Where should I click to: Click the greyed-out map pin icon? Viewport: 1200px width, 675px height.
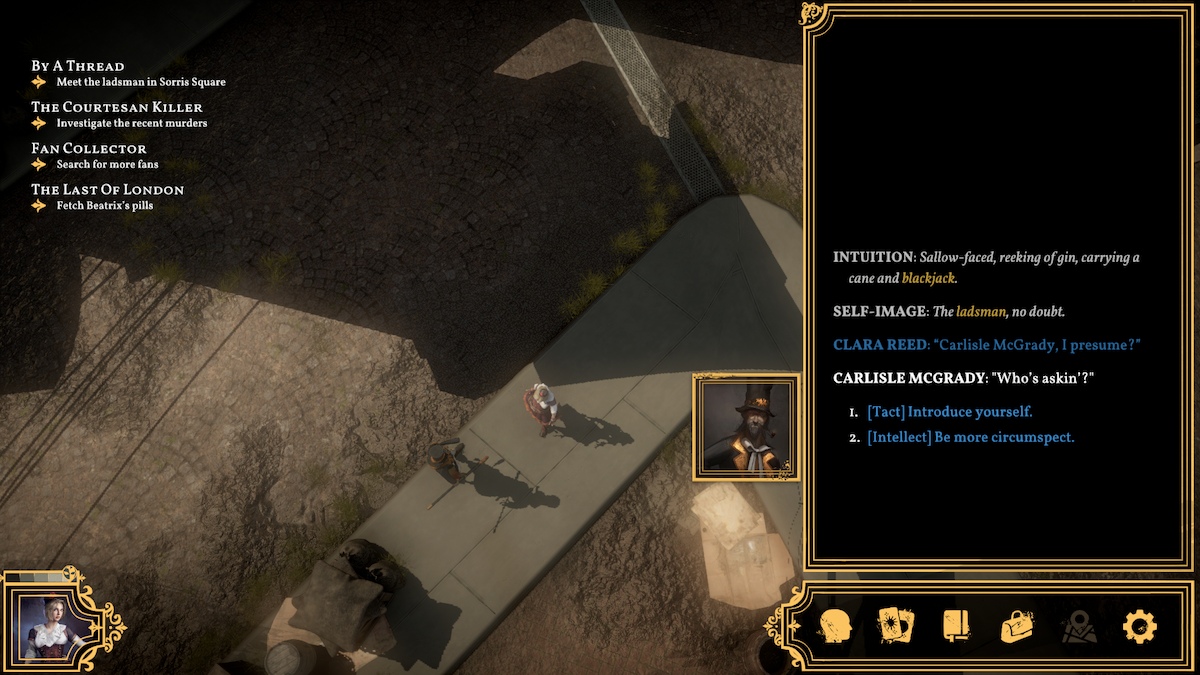click(x=1079, y=627)
